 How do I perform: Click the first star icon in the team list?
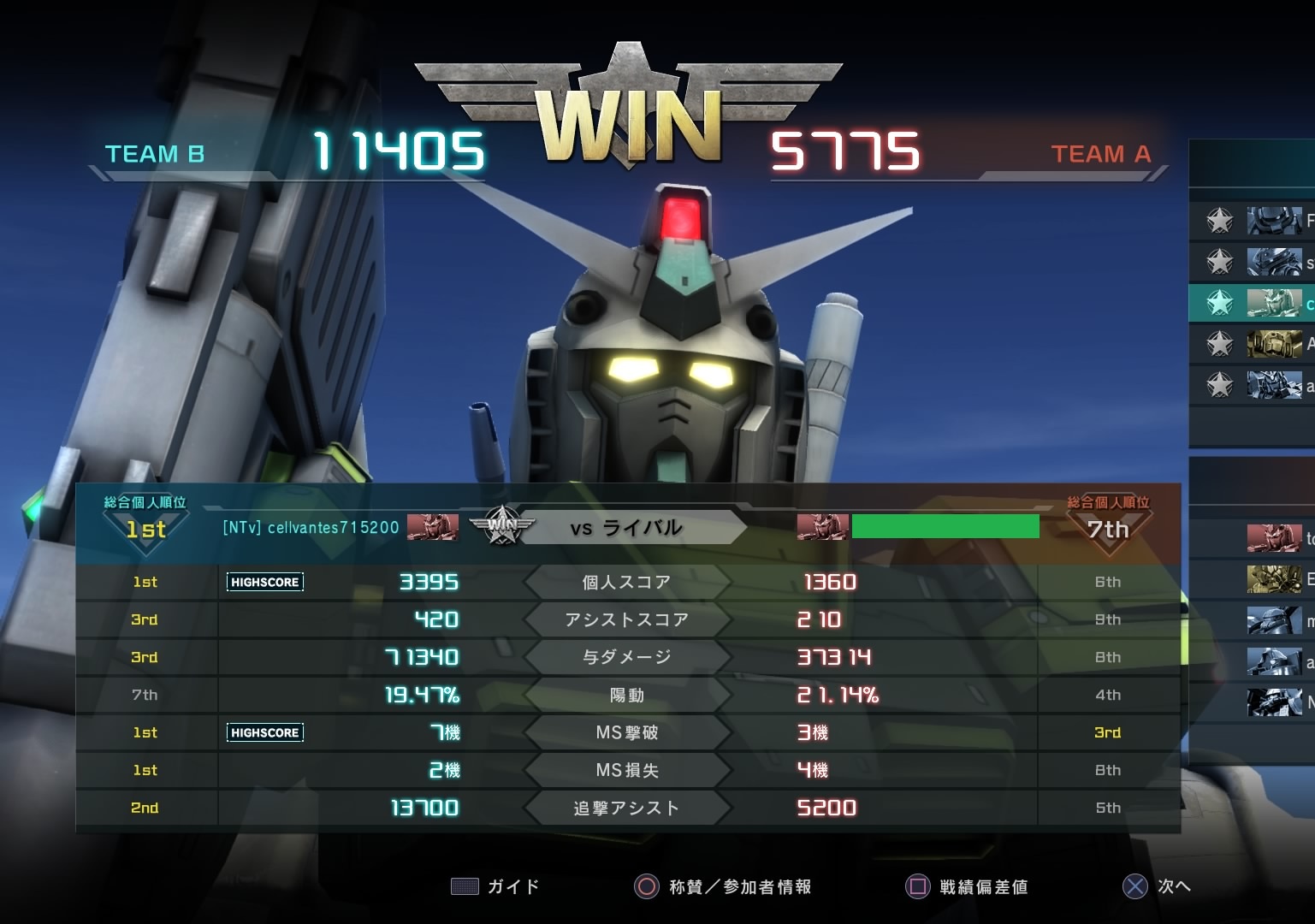click(x=1219, y=221)
